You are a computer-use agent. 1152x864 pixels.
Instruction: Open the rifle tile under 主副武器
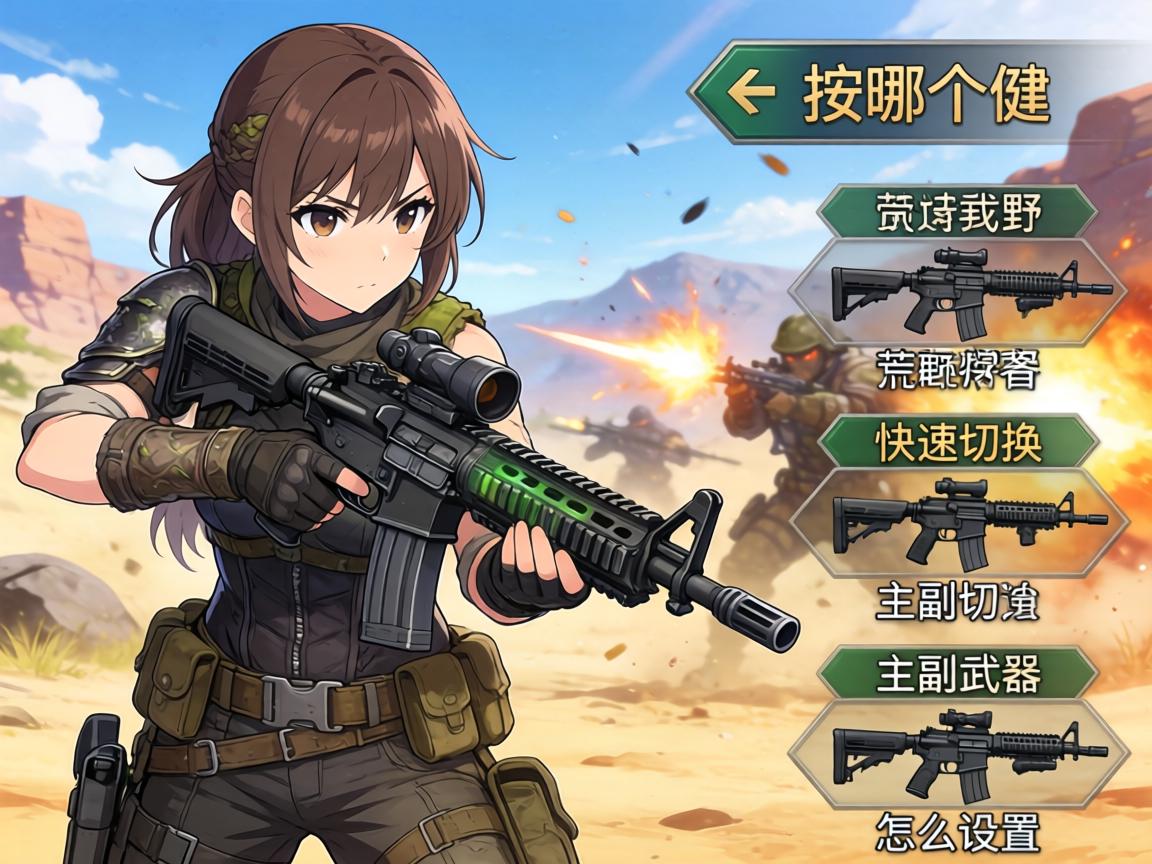960,753
